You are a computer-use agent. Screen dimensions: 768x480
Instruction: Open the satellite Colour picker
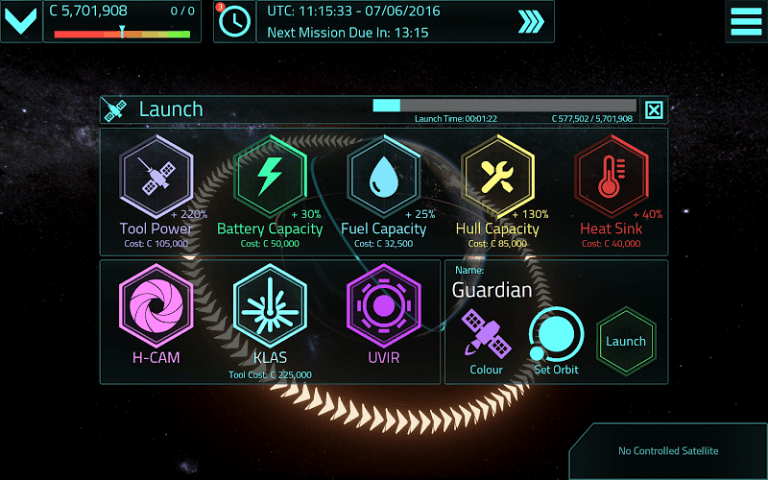pos(486,338)
